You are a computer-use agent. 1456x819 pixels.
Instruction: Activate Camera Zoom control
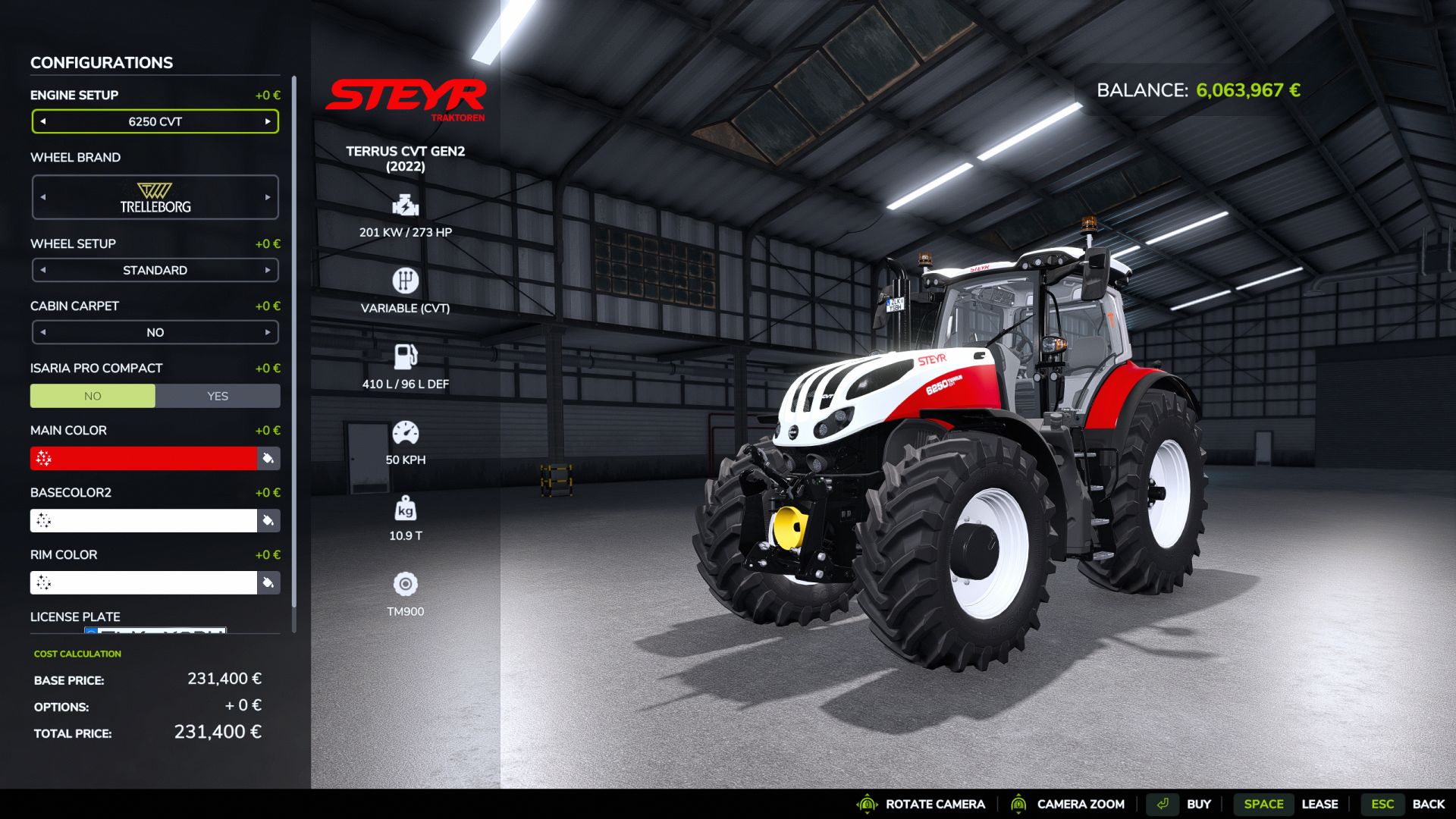[1020, 804]
